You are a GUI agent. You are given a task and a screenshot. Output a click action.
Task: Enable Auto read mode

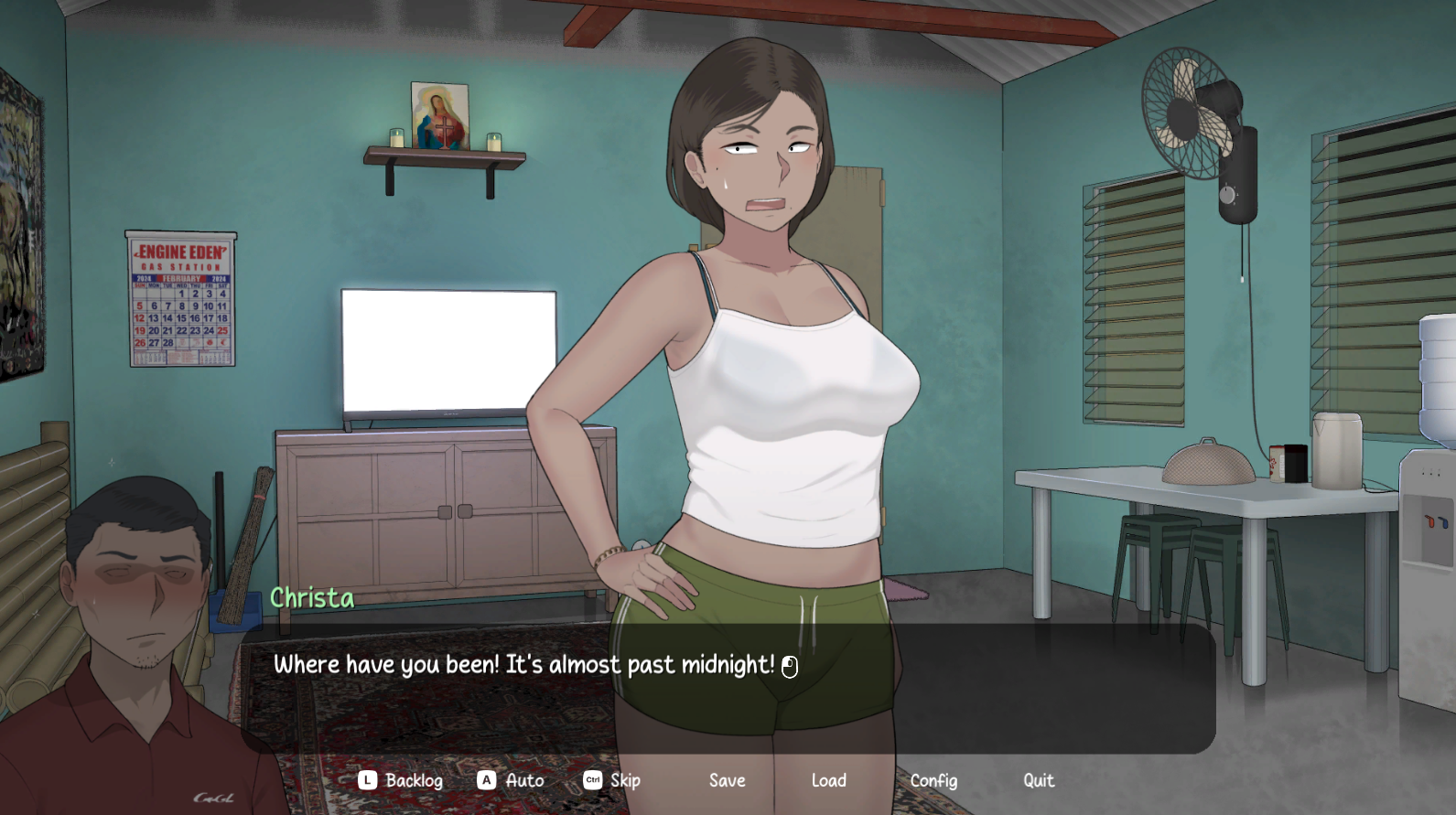[523, 780]
